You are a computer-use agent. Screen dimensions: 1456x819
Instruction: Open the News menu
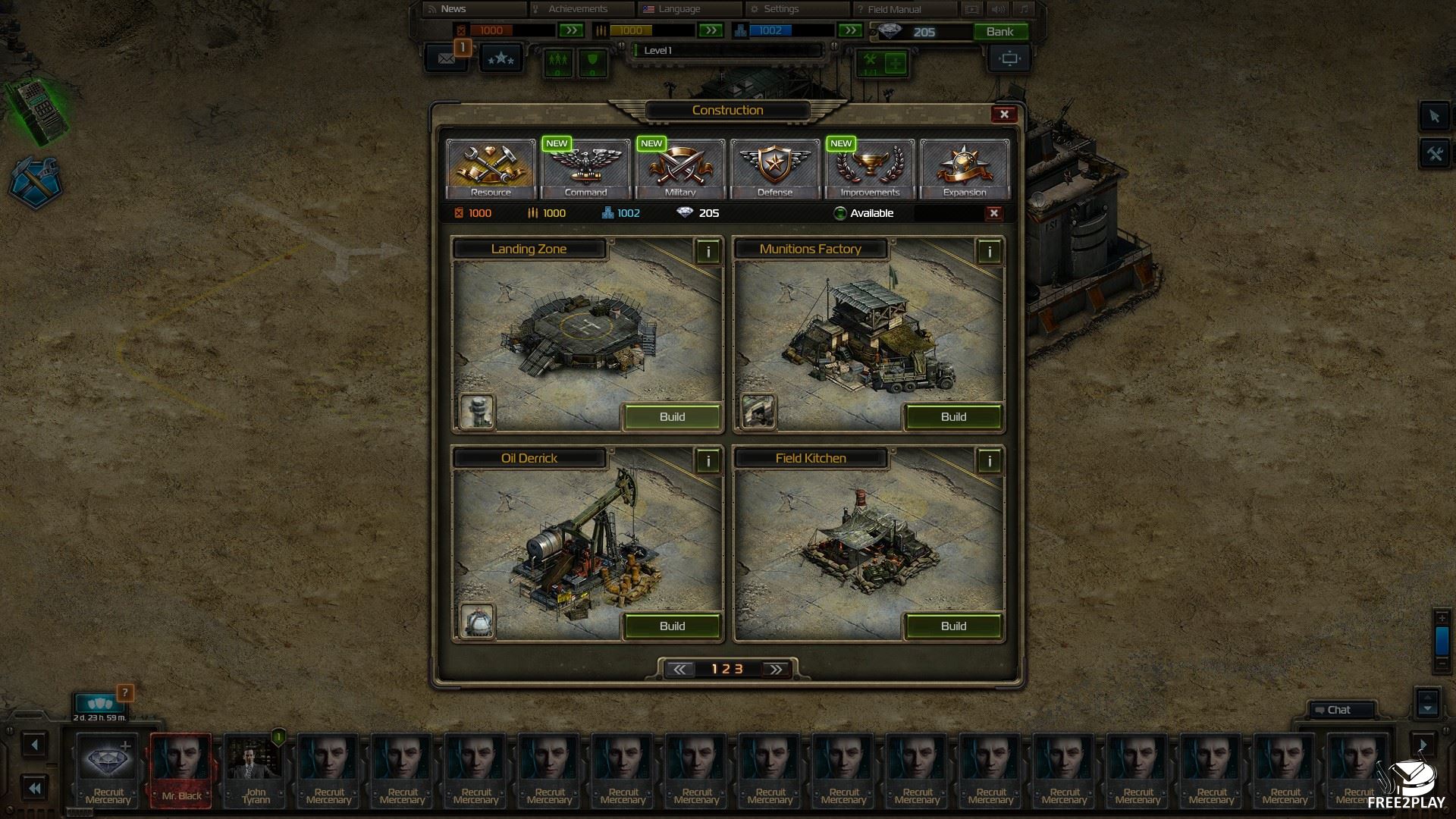[453, 9]
